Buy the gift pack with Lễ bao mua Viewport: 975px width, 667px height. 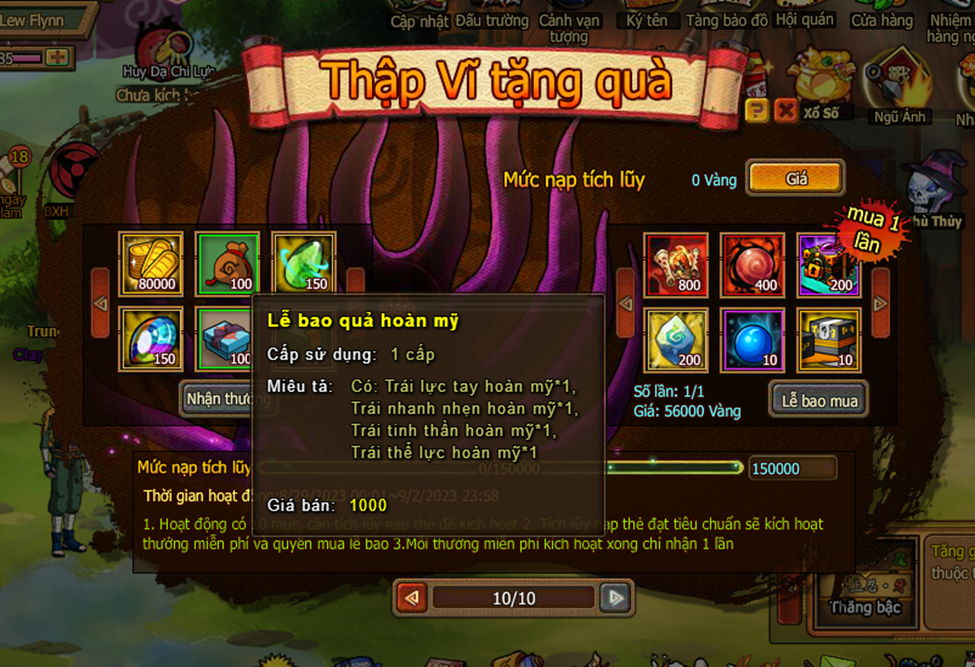click(x=819, y=400)
